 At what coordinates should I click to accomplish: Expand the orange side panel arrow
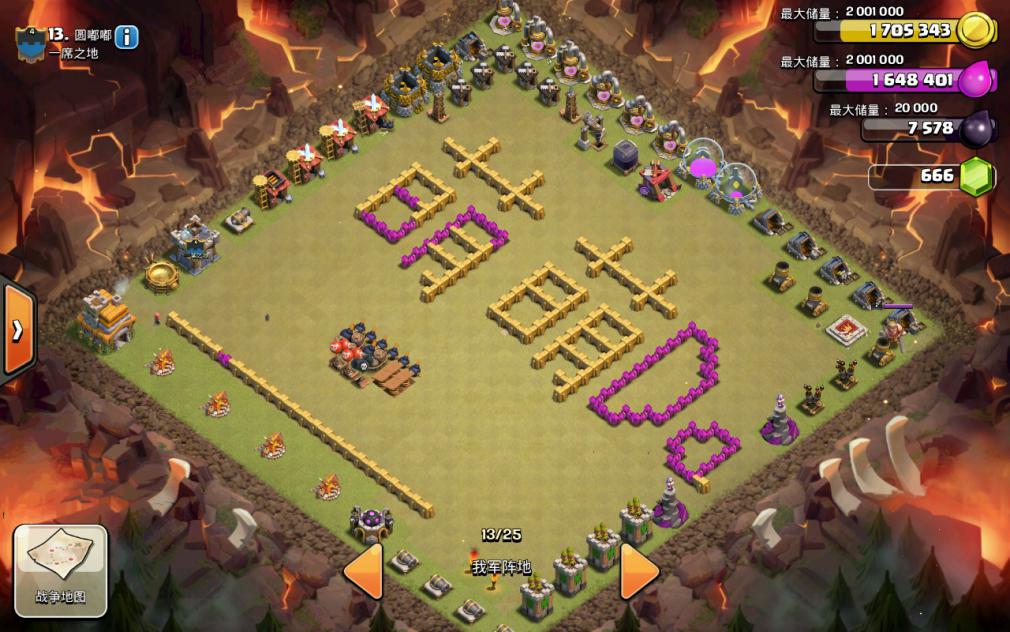(x=18, y=331)
